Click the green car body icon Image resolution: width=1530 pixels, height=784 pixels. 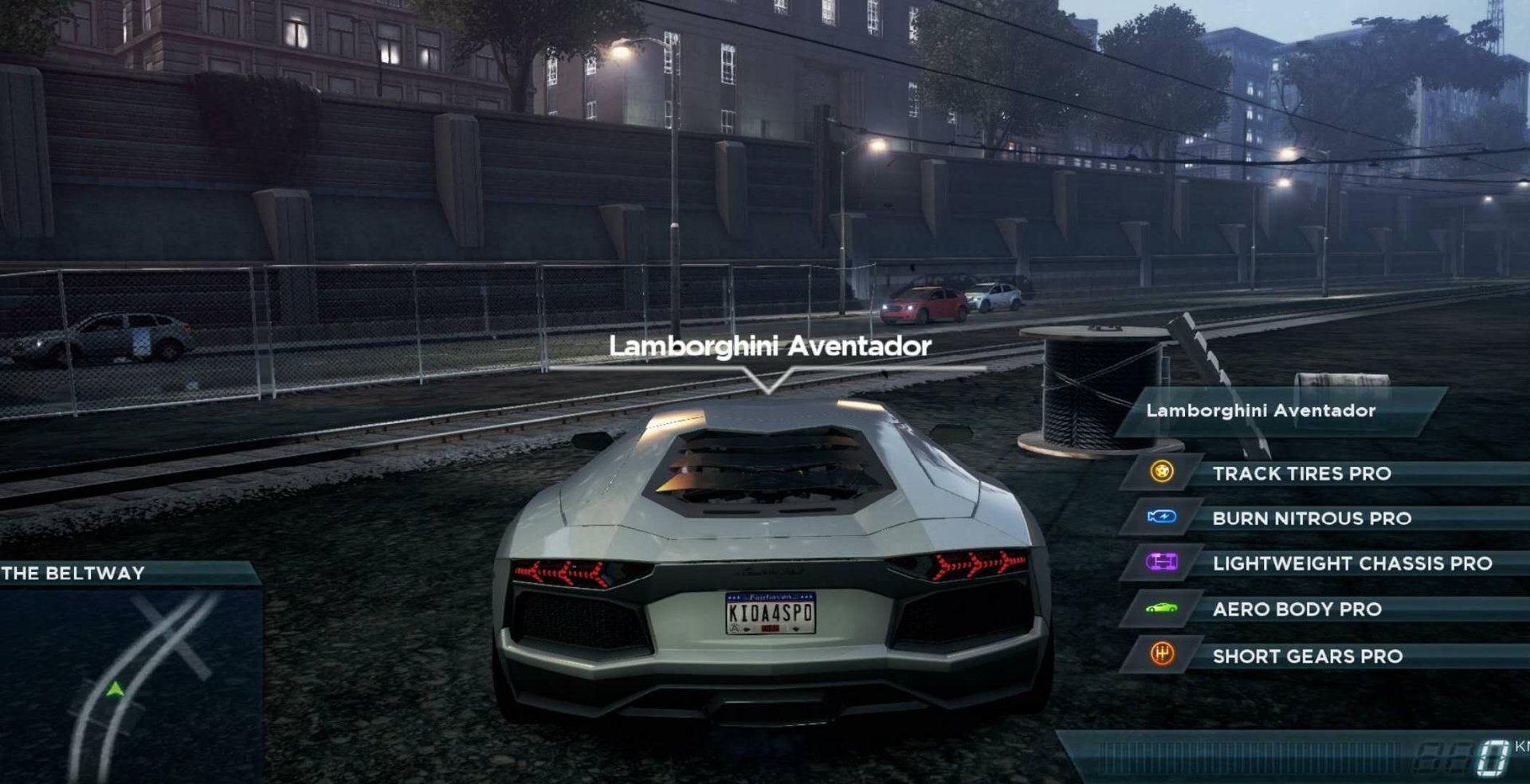1162,609
